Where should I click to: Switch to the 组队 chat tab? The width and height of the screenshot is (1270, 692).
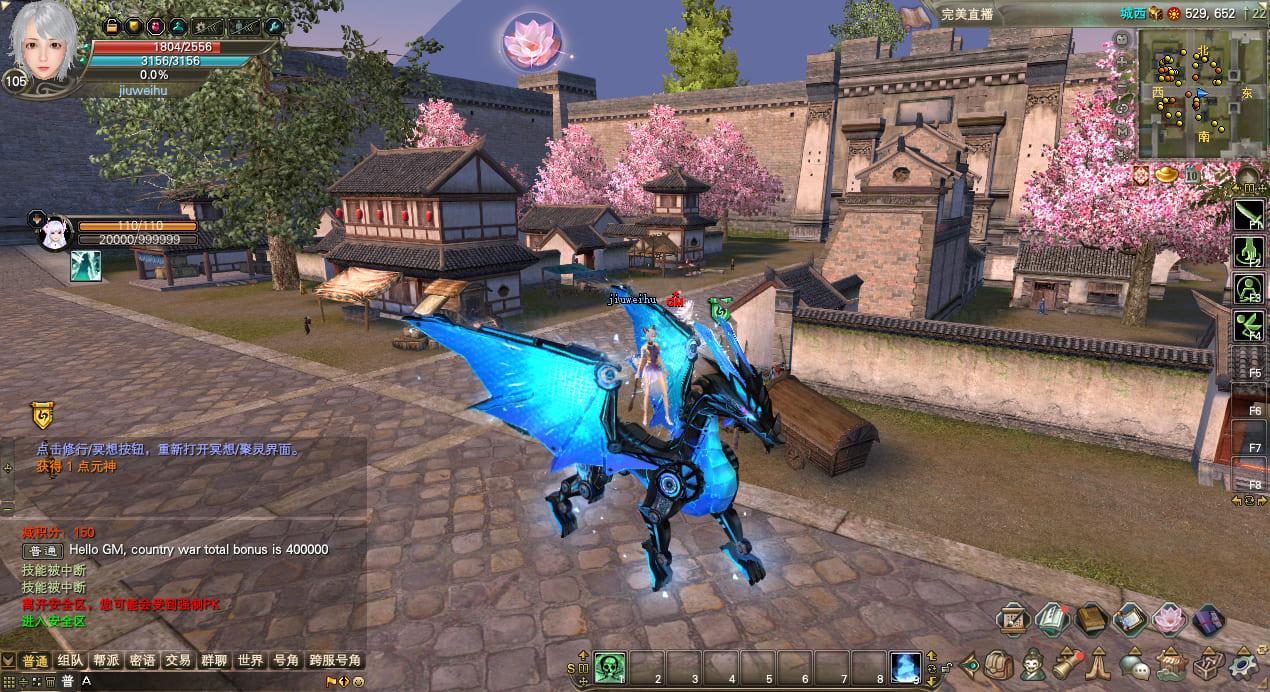[70, 660]
